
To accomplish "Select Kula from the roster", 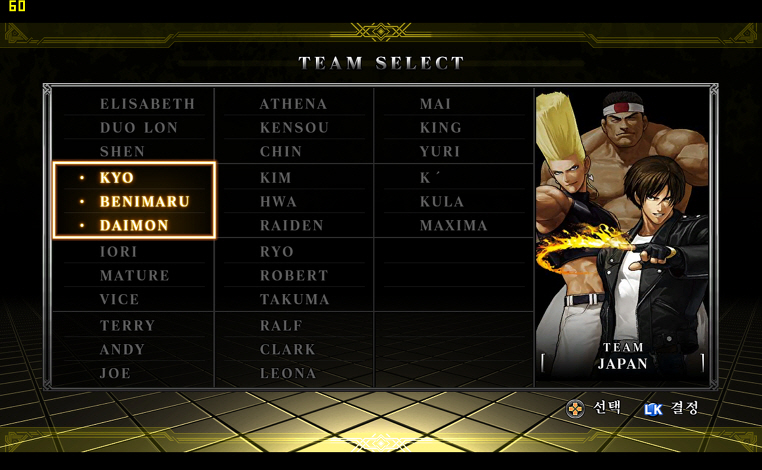I will coord(441,202).
